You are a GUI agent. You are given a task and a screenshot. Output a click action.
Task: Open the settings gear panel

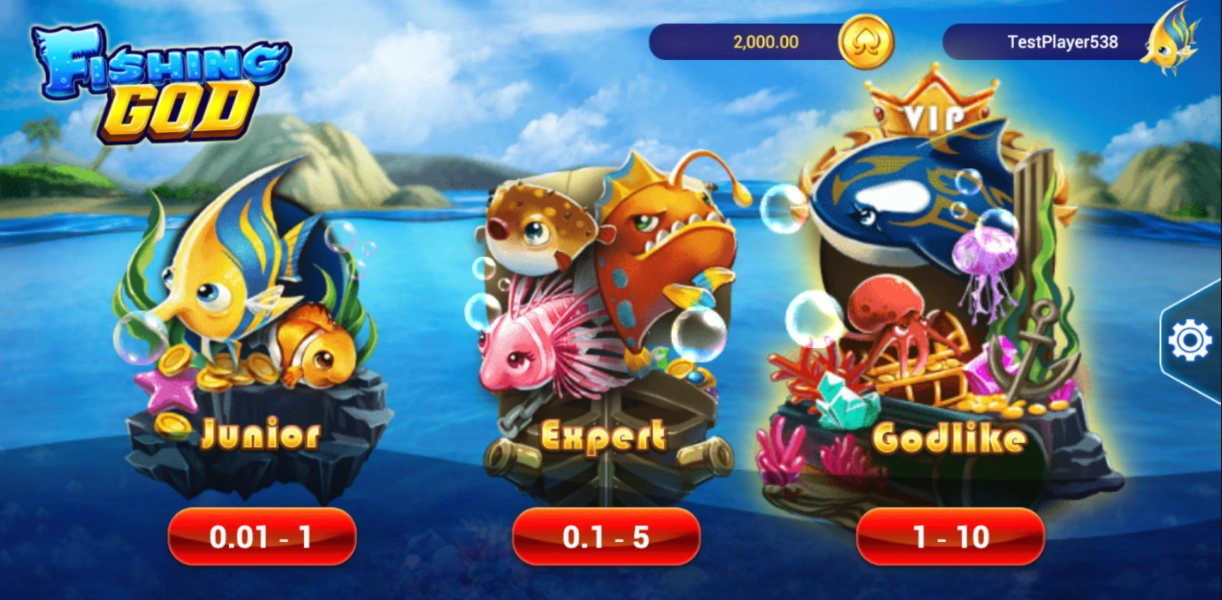[1190, 341]
